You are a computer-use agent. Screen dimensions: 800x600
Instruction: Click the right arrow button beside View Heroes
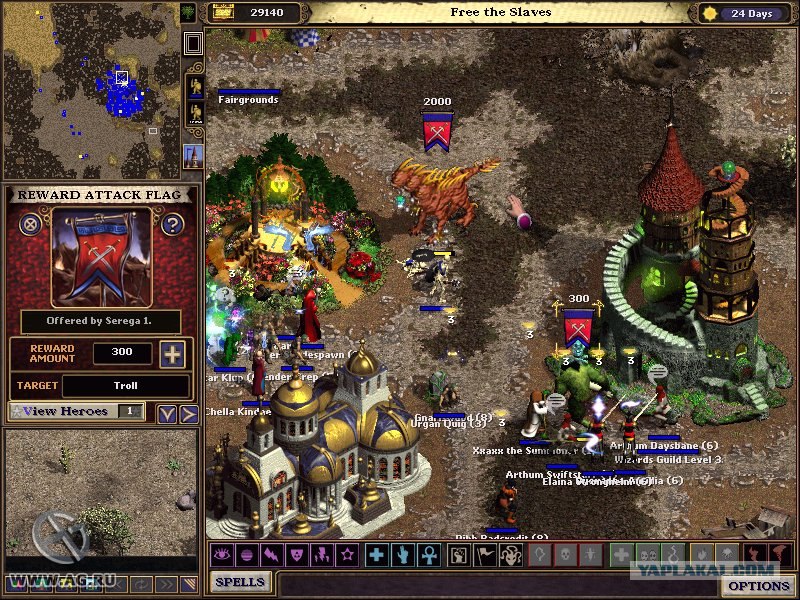pyautogui.click(x=188, y=413)
